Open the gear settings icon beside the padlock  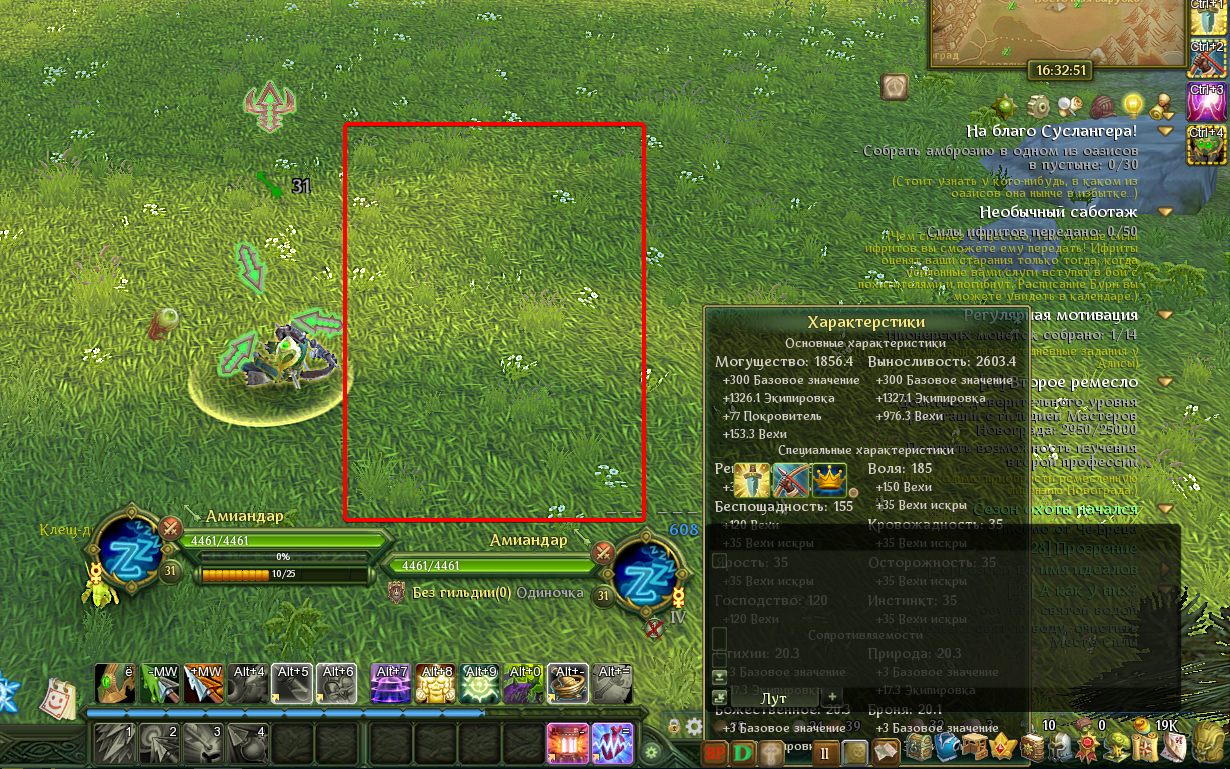point(695,726)
